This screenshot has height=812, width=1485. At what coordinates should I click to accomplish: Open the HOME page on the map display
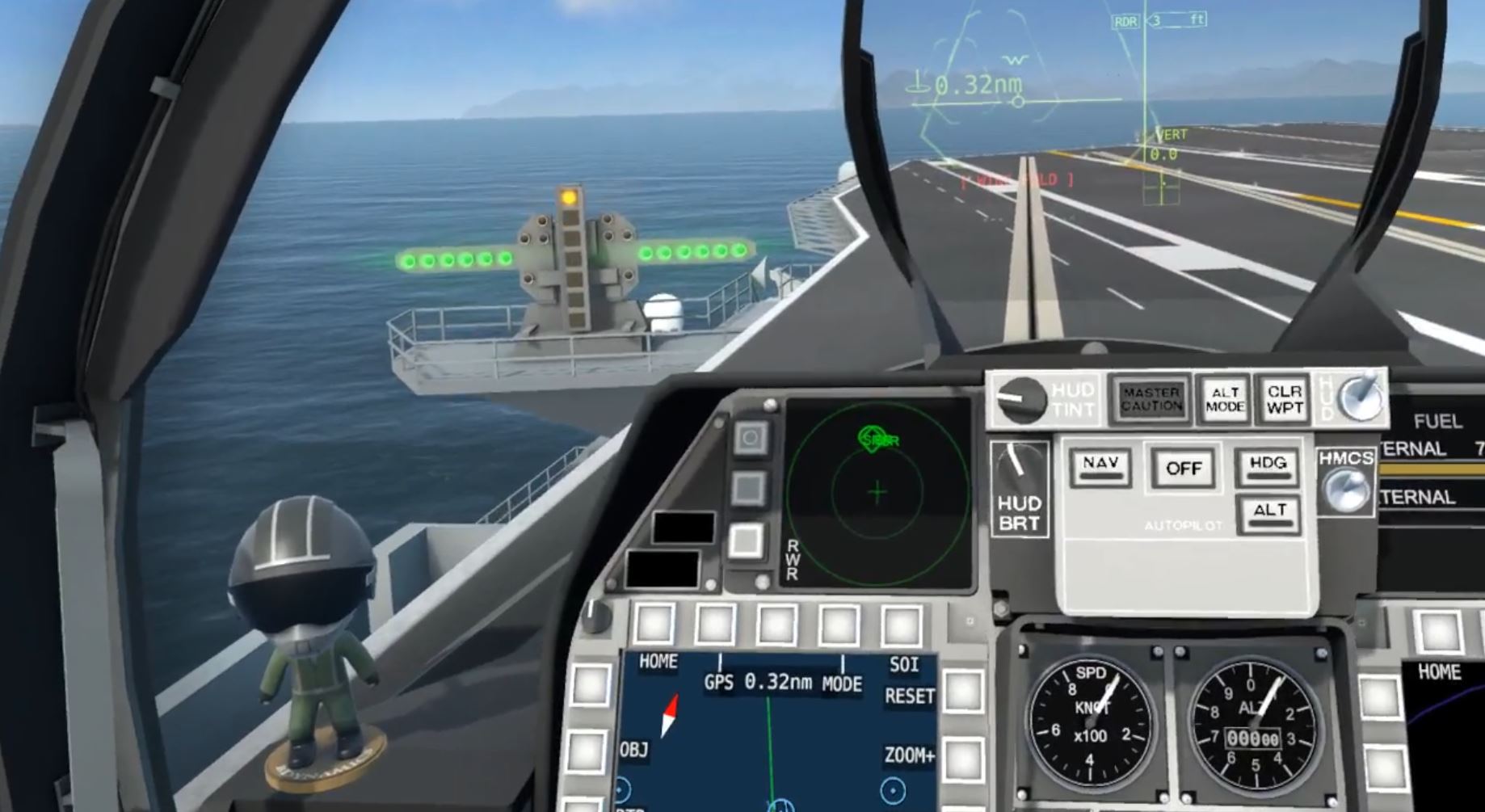coord(658,662)
